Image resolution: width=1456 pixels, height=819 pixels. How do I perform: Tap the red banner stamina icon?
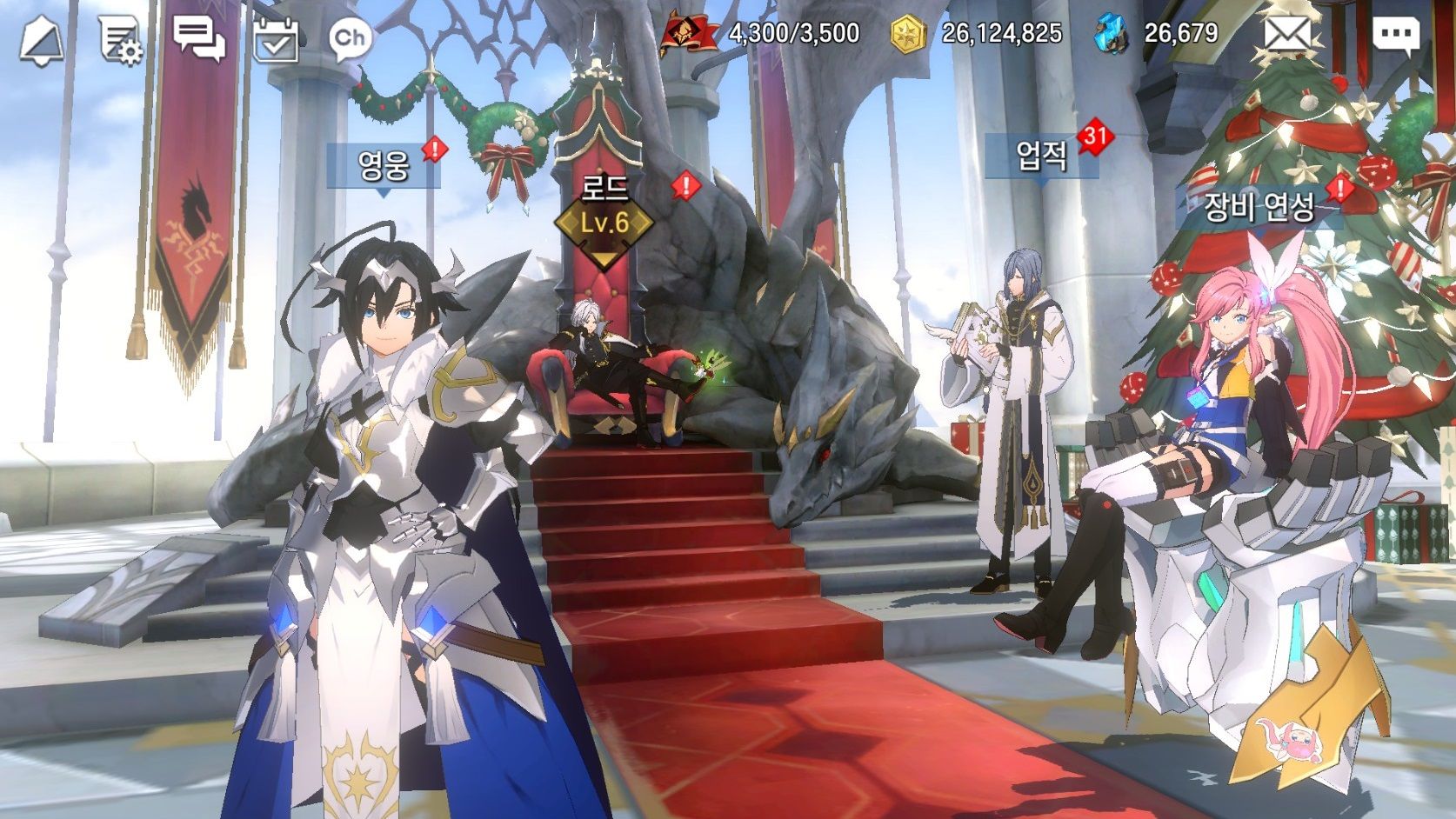[x=689, y=33]
